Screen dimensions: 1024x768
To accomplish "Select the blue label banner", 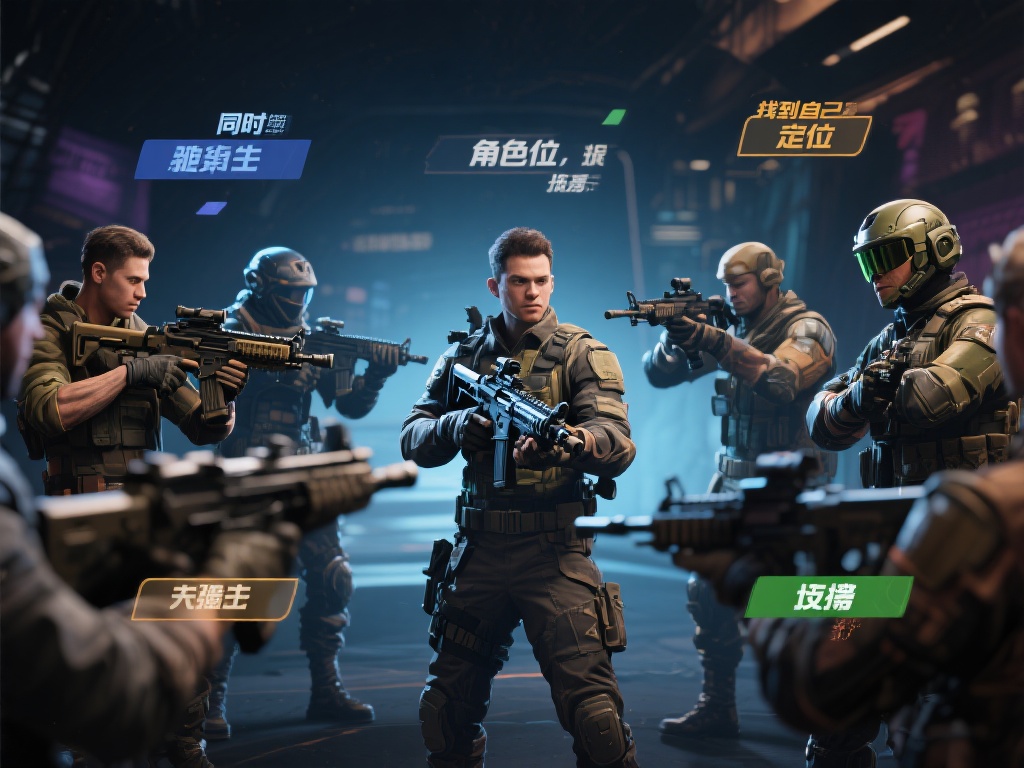I will [x=222, y=159].
